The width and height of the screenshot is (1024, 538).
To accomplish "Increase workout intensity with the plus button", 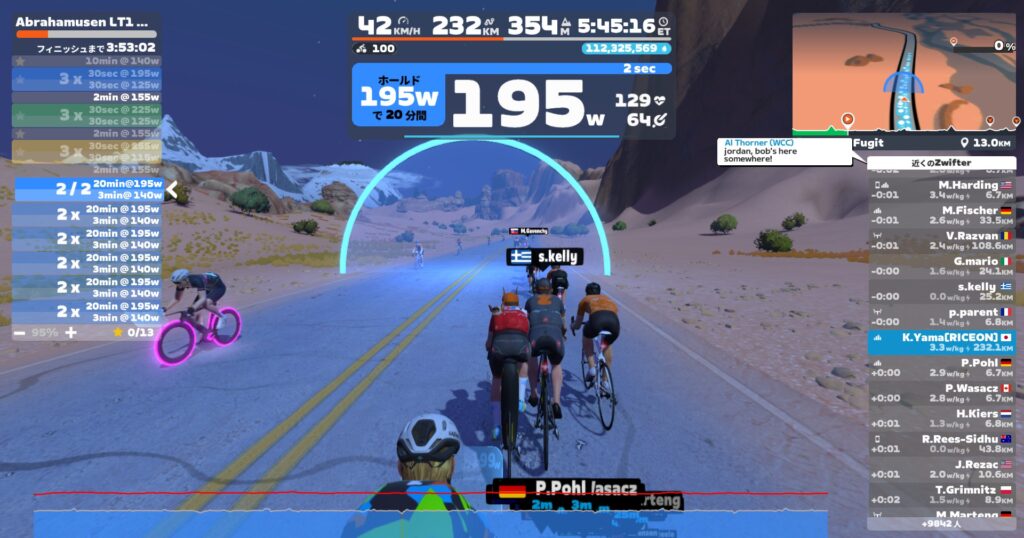I will click(71, 331).
